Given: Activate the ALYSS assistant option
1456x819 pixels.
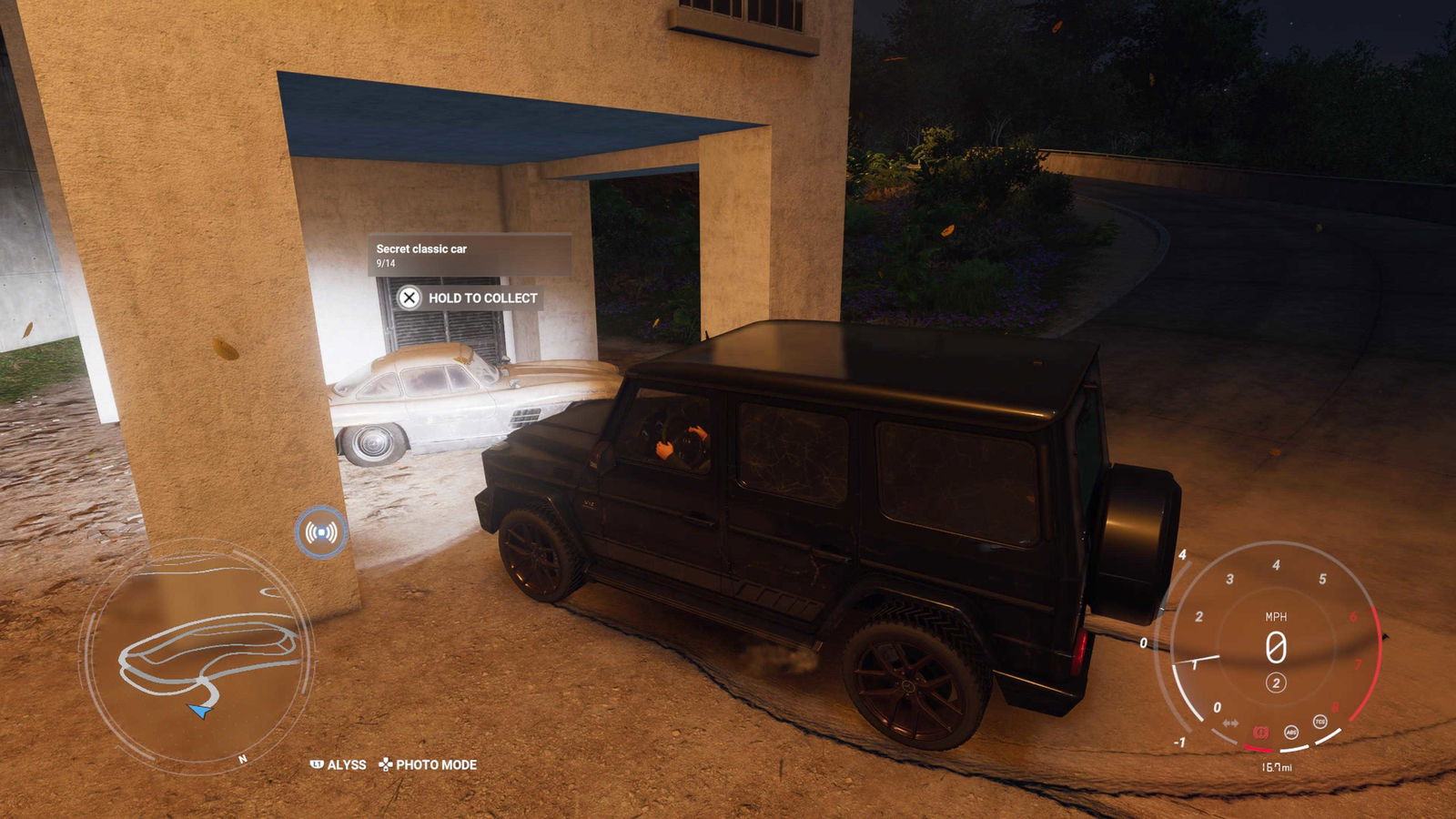Looking at the screenshot, I should pyautogui.click(x=339, y=764).
